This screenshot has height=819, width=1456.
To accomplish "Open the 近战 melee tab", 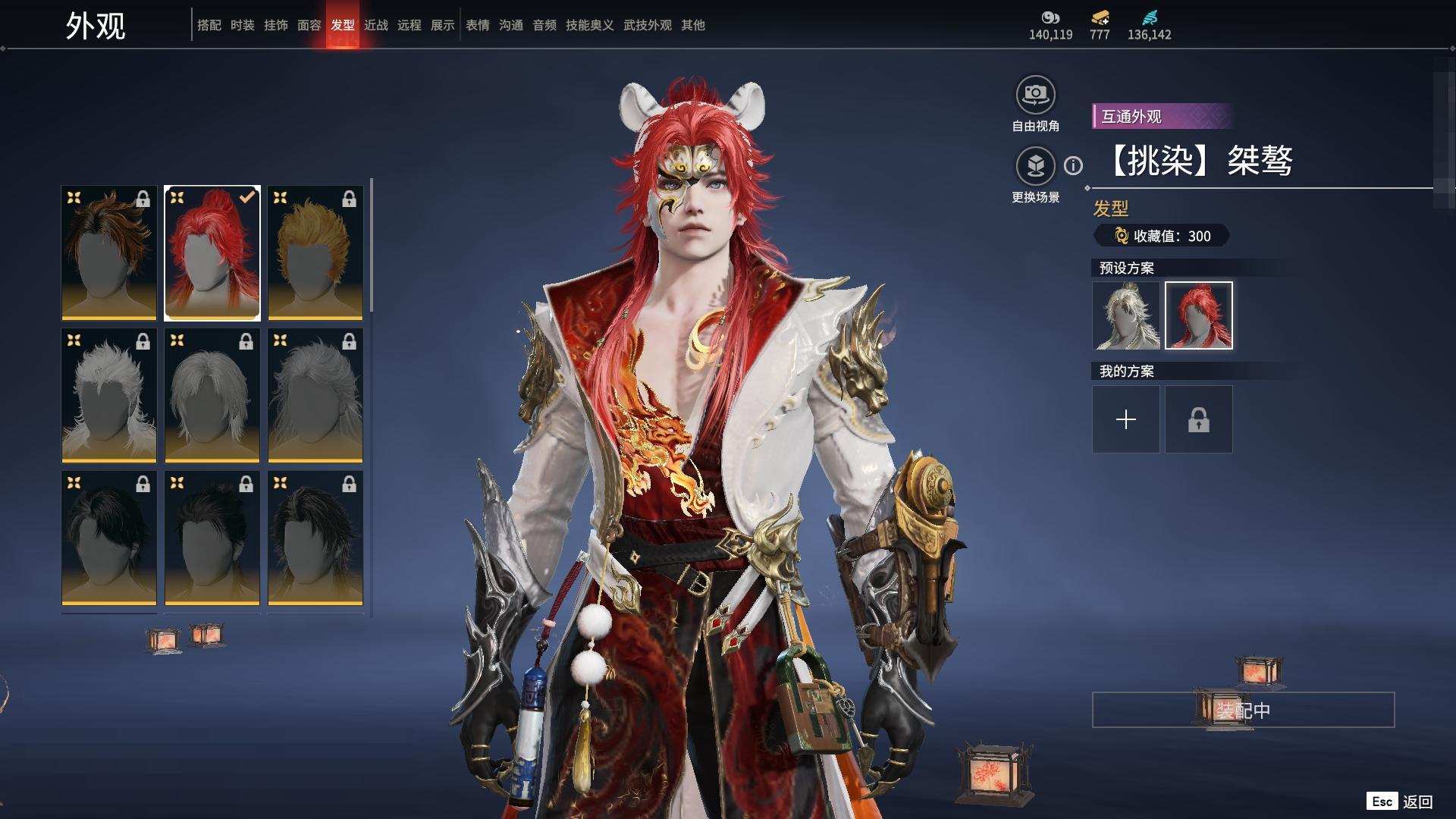I will pos(375,25).
